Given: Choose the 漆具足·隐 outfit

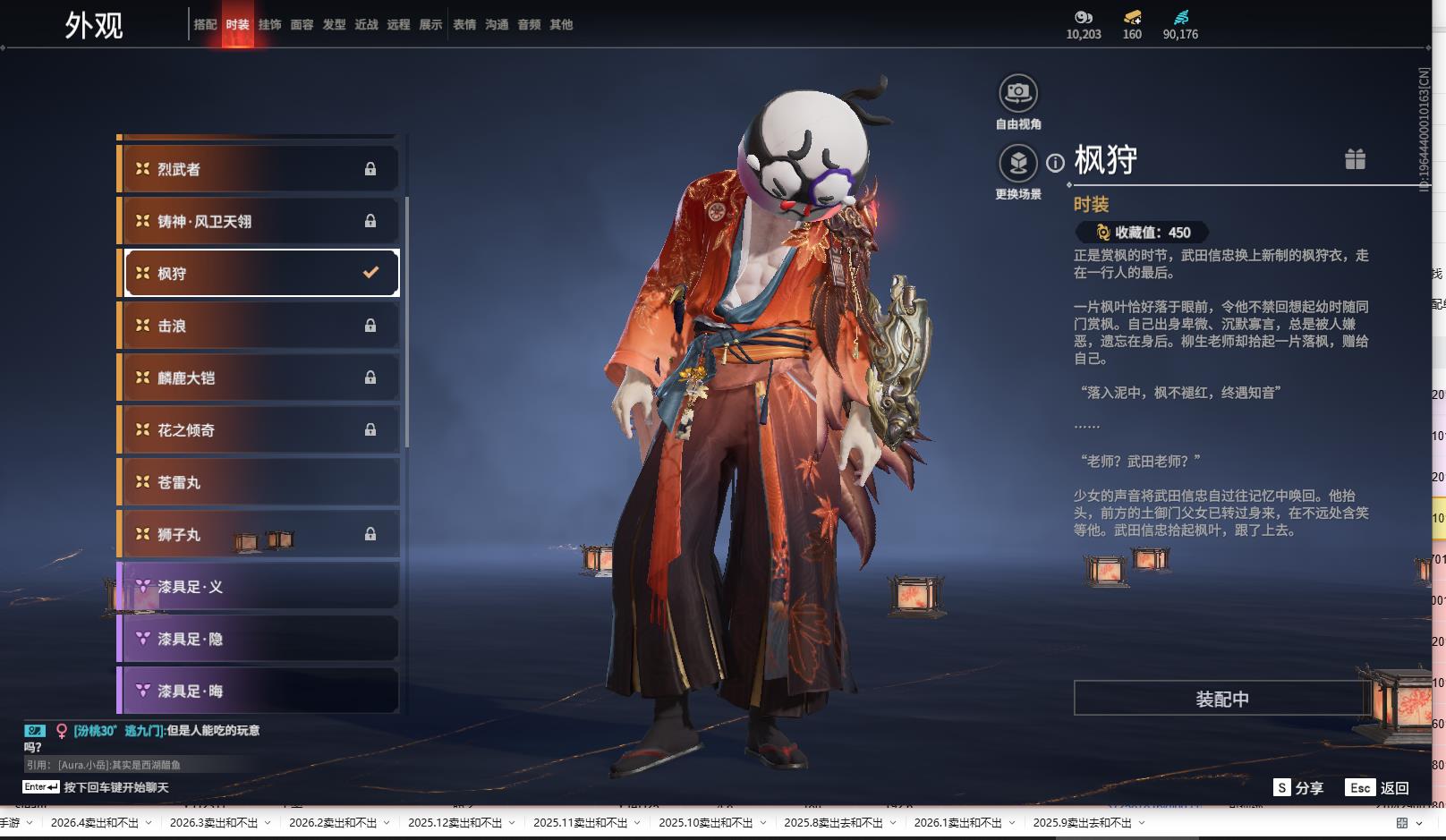Looking at the screenshot, I should [x=259, y=639].
